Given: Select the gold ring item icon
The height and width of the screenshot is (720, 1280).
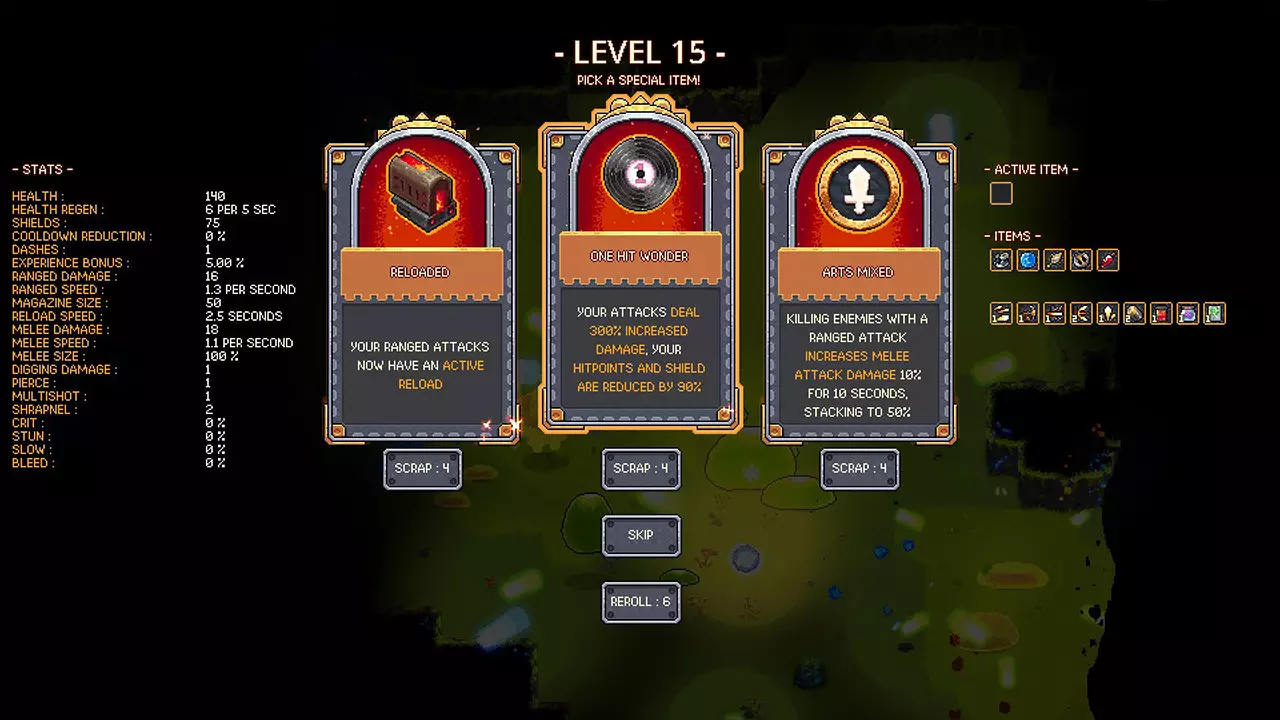Looking at the screenshot, I should click(x=1081, y=261).
